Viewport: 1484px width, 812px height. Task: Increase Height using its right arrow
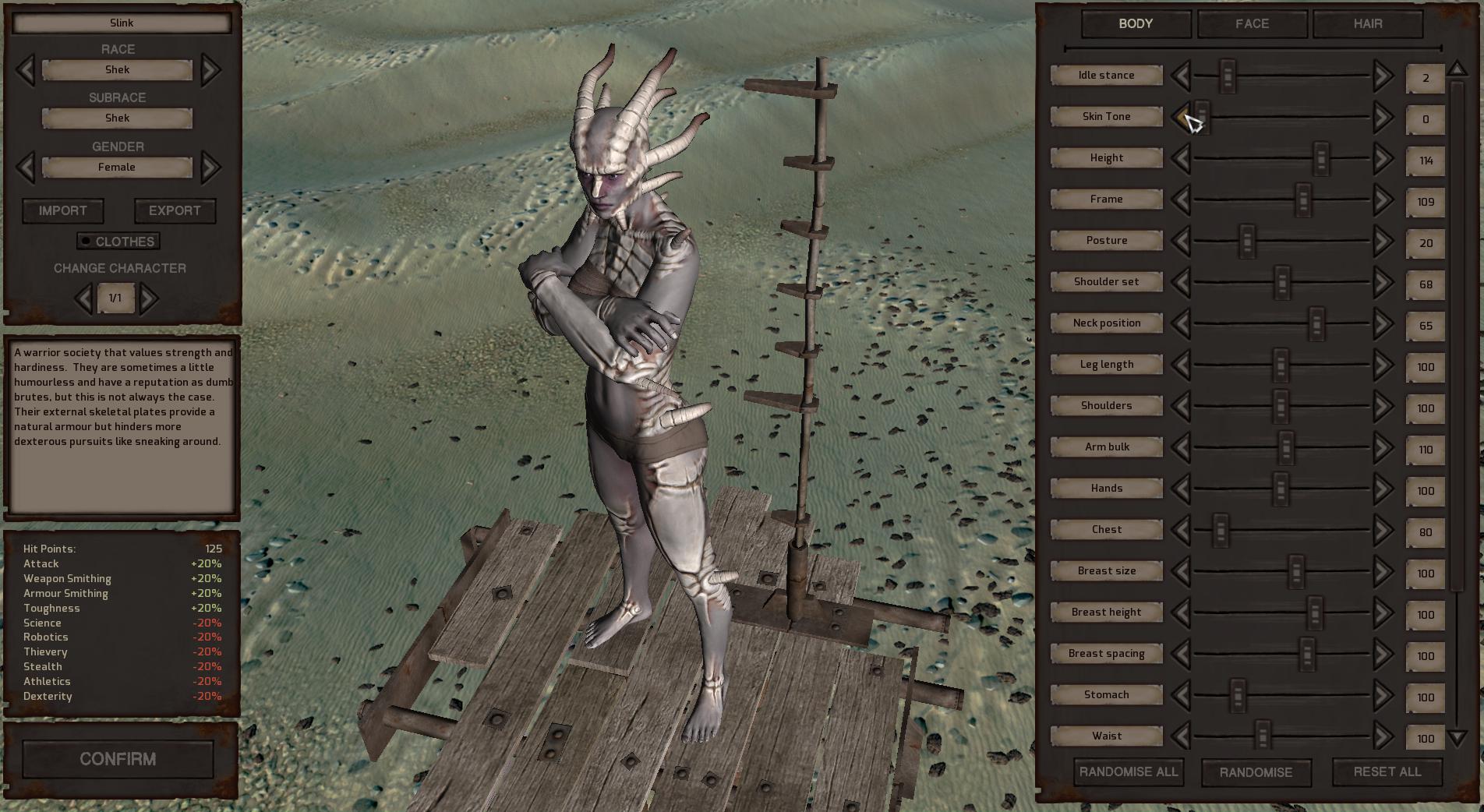tap(1383, 158)
